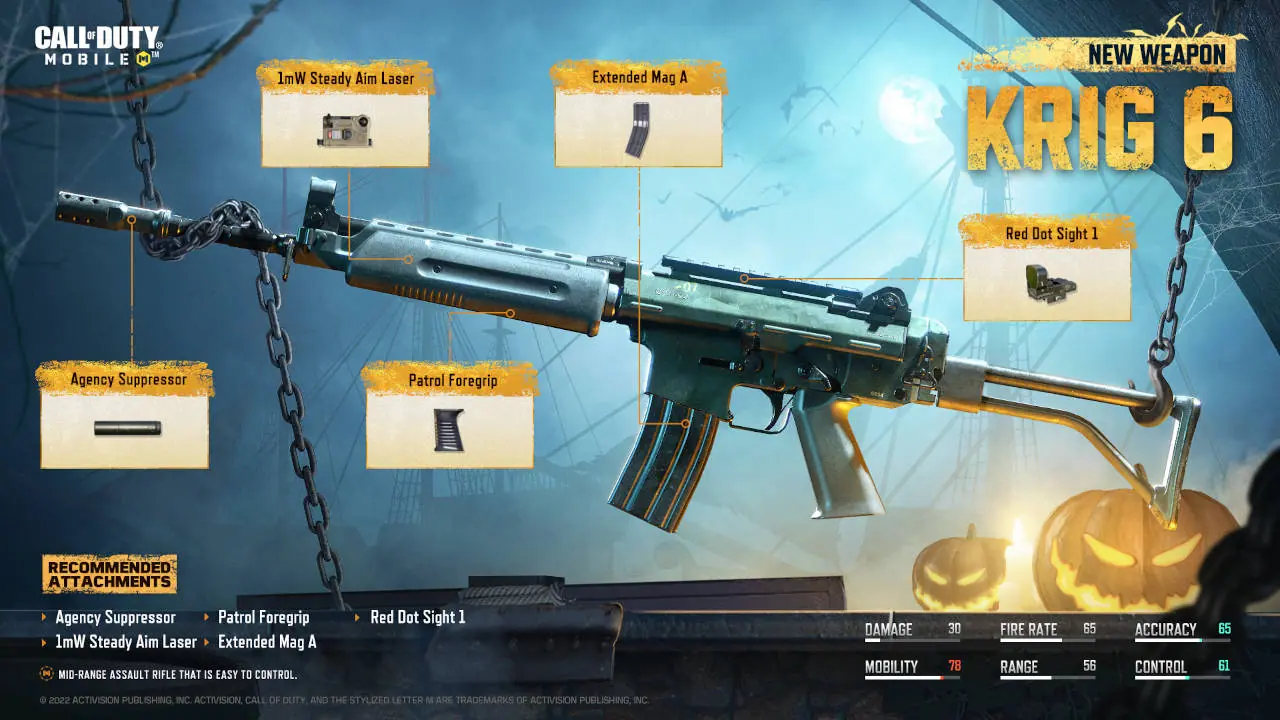Click the Call of Duty Mobile logo
This screenshot has height=720, width=1280.
tap(97, 46)
